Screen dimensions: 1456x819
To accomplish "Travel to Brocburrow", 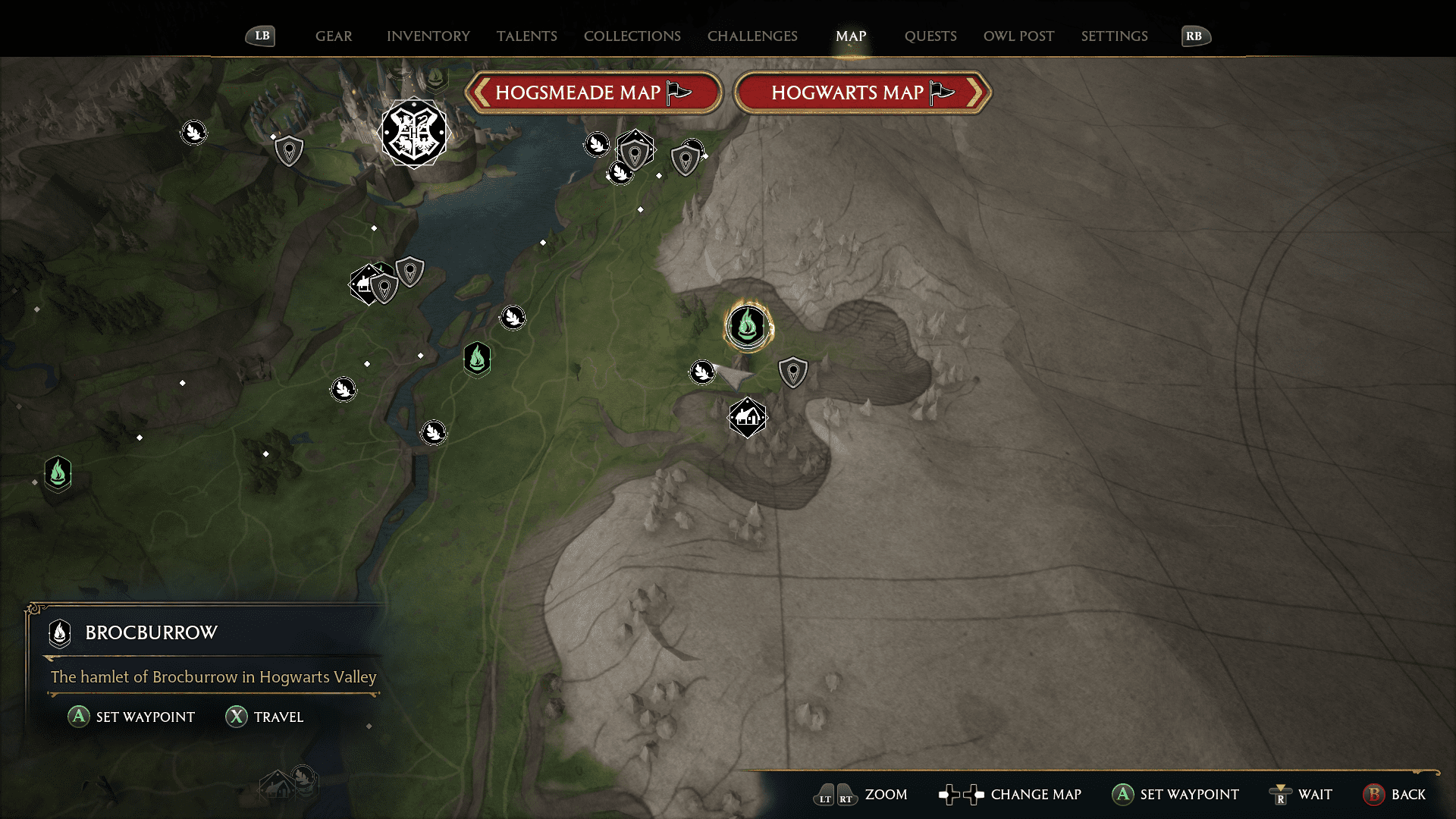I will coord(264,717).
